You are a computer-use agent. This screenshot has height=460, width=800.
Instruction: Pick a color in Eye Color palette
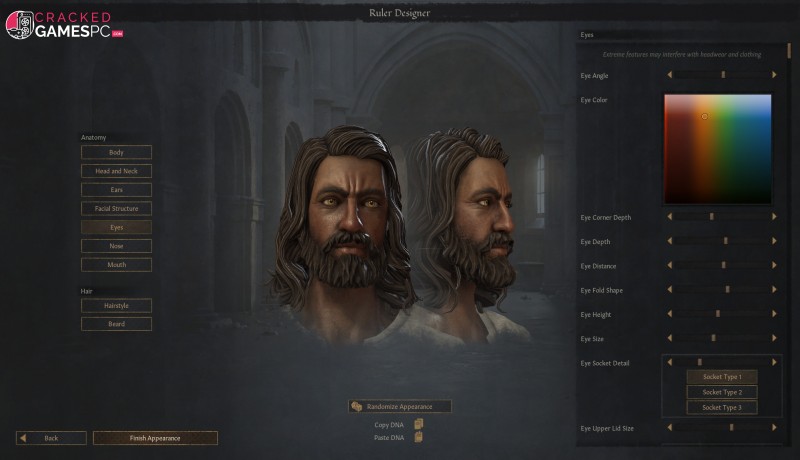(717, 148)
